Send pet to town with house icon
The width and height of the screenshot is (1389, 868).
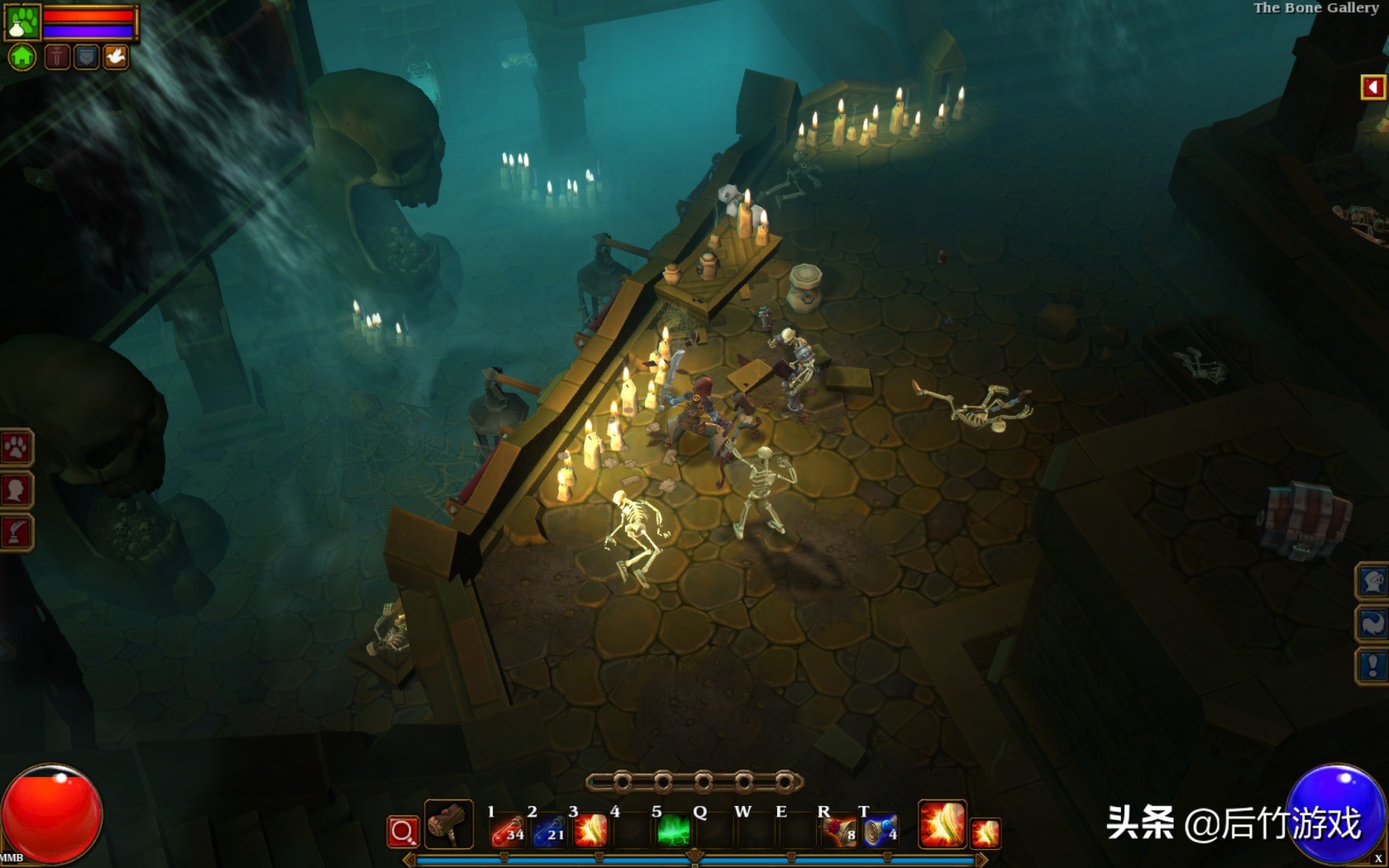coord(22,57)
